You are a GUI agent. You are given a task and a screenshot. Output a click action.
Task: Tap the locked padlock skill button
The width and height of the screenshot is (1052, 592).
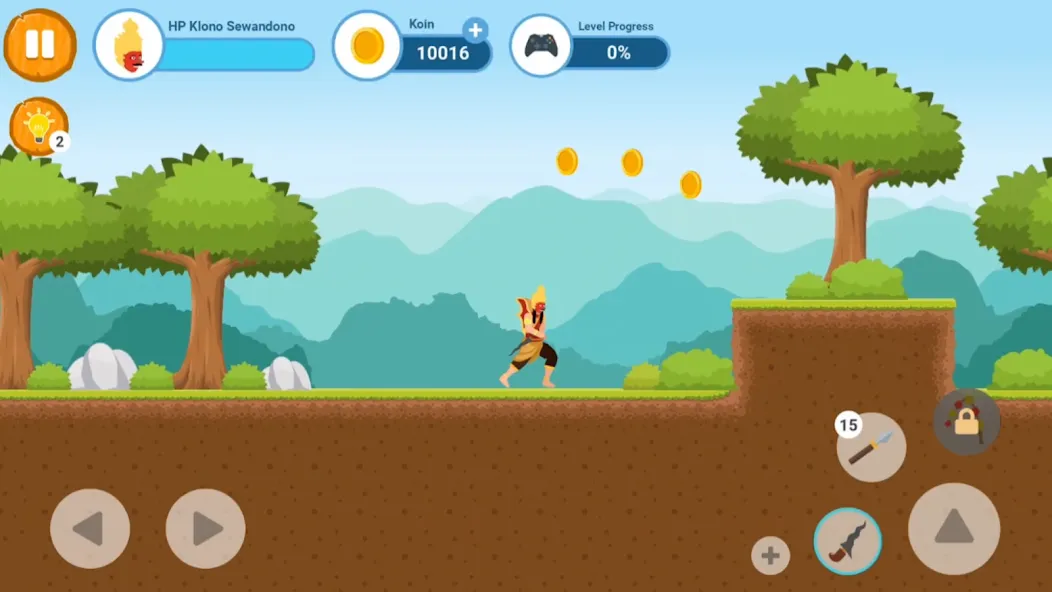click(x=966, y=422)
